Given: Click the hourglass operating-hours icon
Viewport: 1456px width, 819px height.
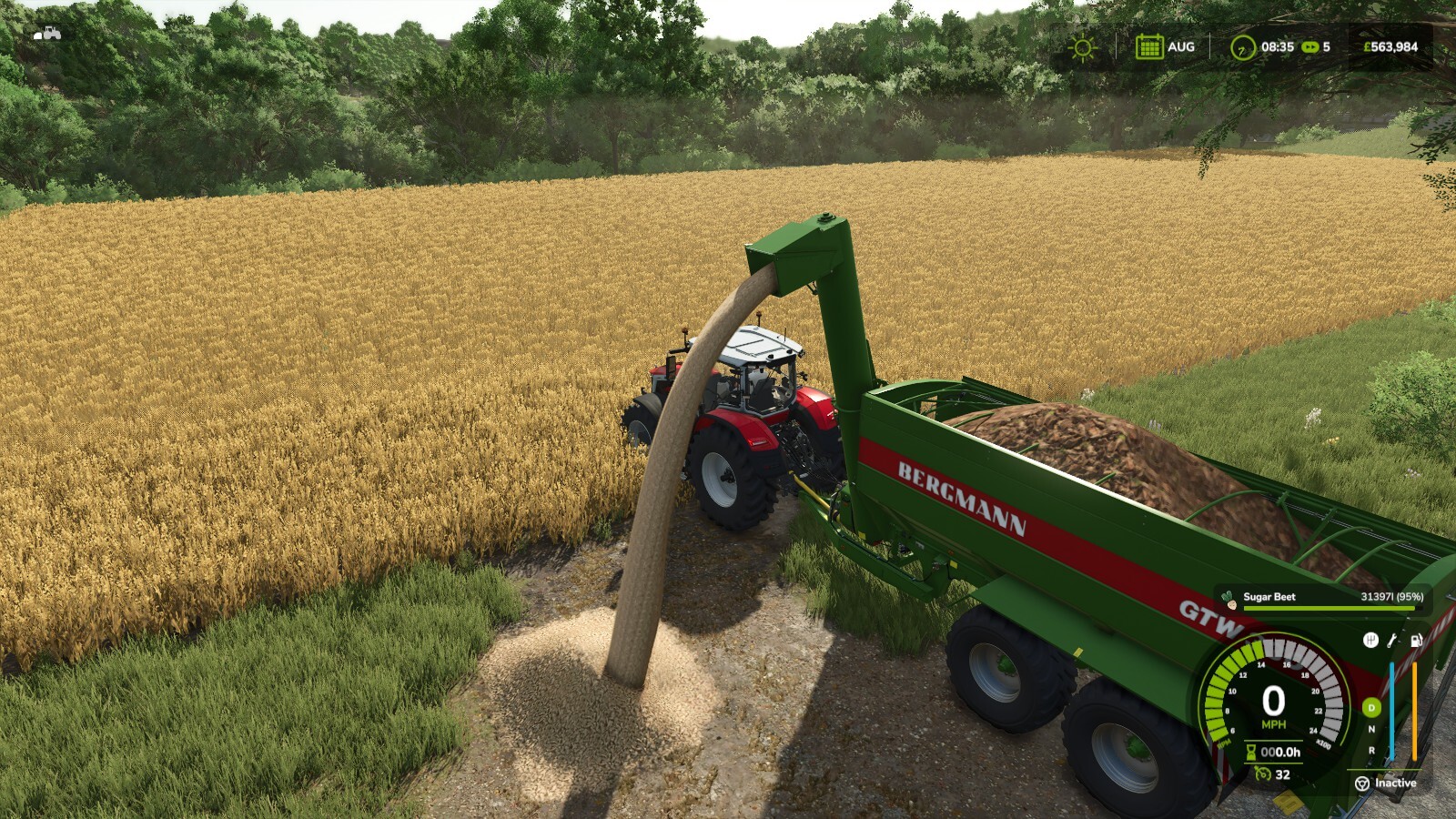Looking at the screenshot, I should 1251,753.
